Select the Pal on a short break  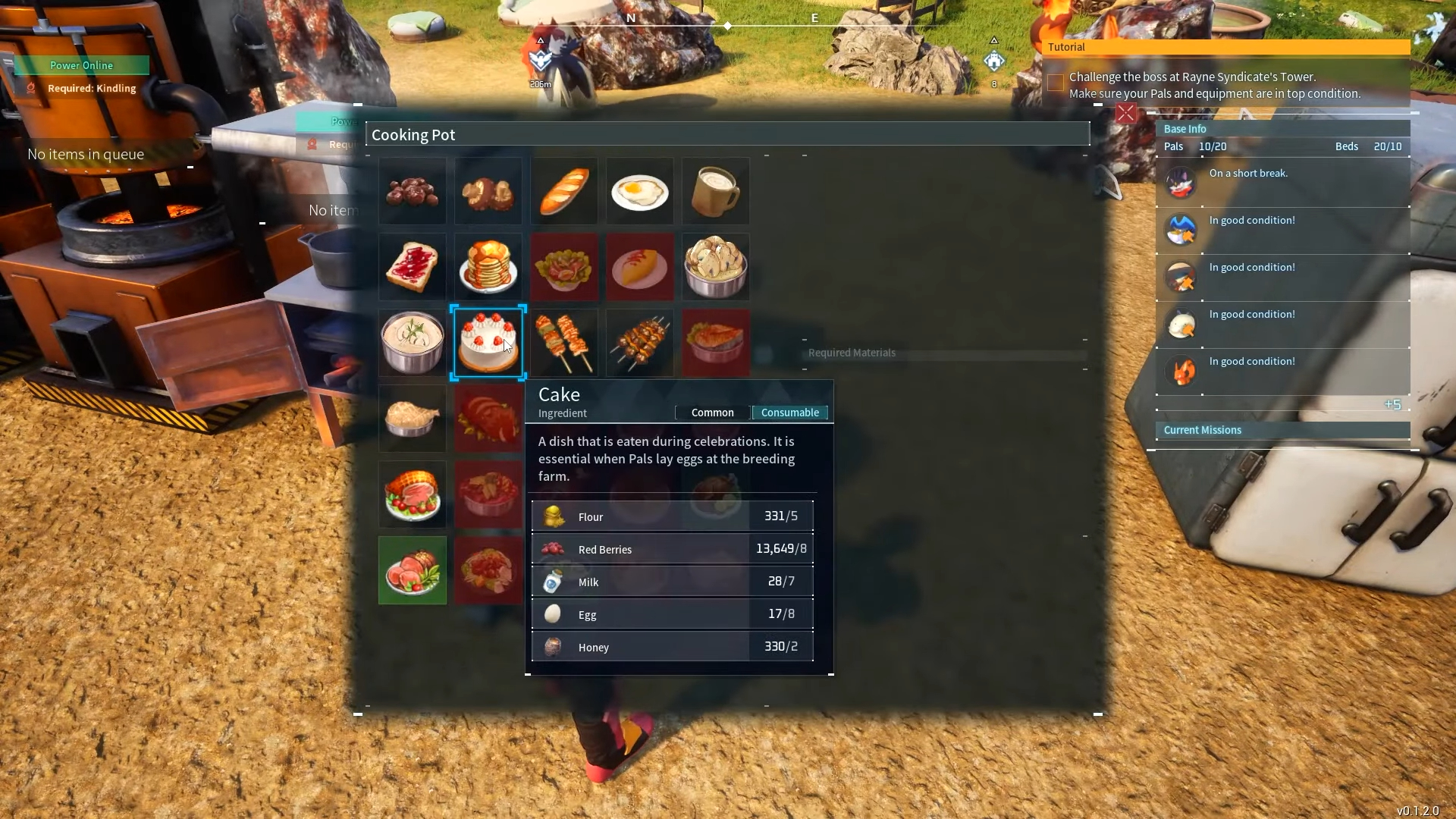tap(1181, 183)
